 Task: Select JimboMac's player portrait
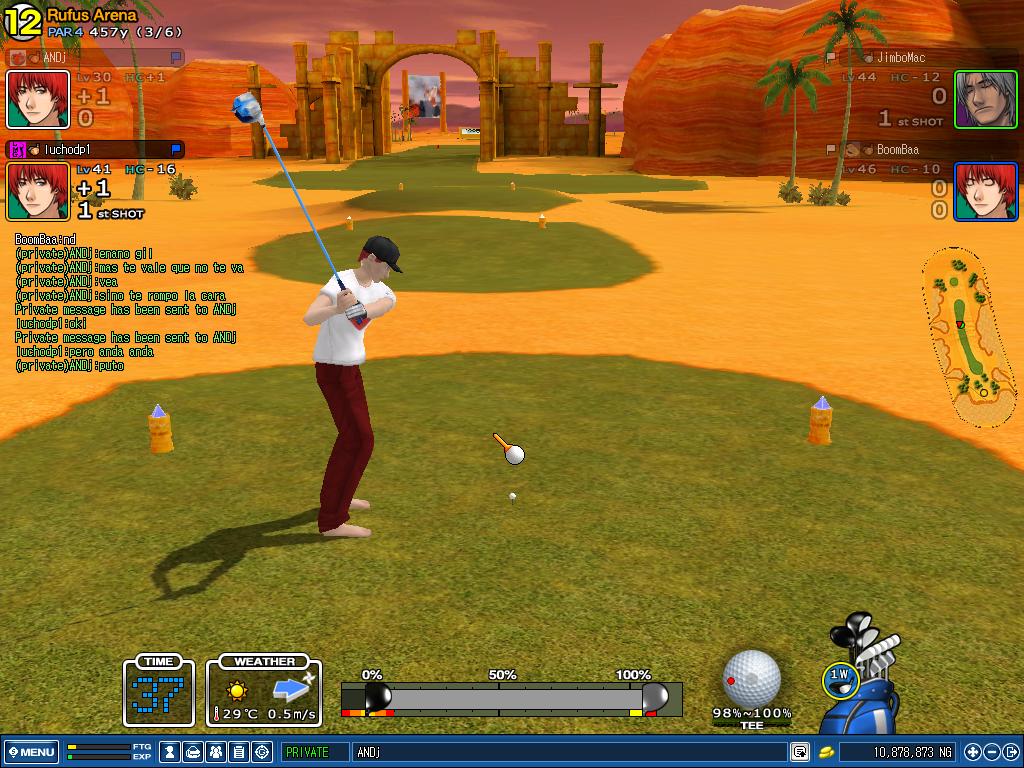pyautogui.click(x=986, y=99)
